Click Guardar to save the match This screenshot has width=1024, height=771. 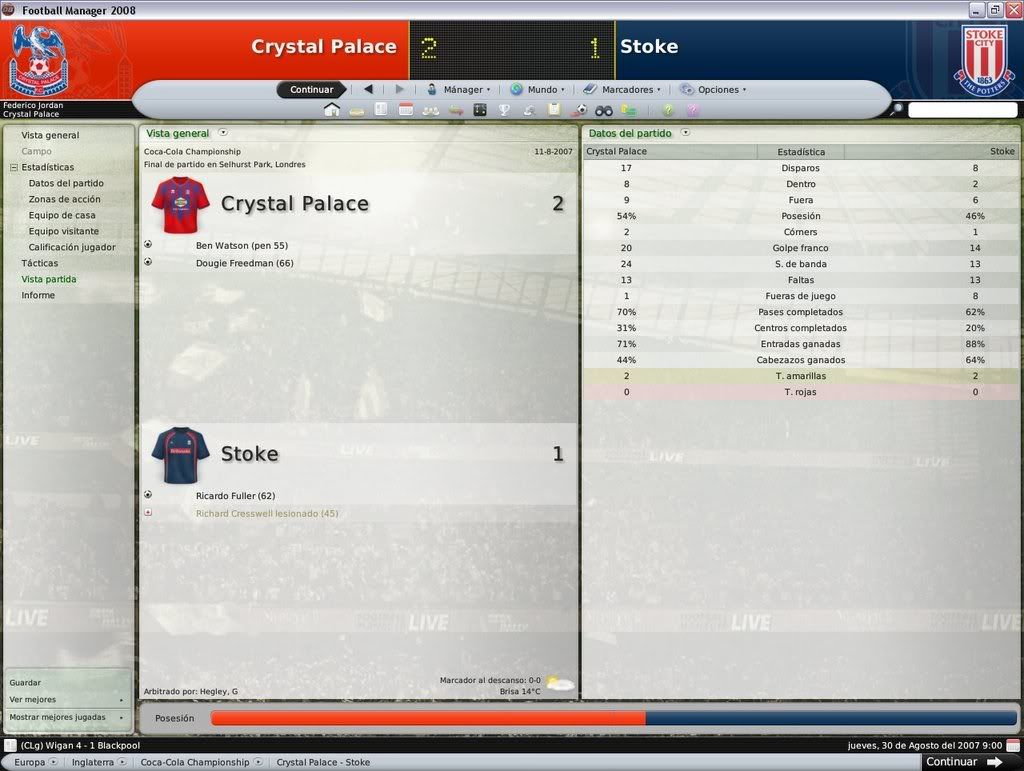(25, 682)
